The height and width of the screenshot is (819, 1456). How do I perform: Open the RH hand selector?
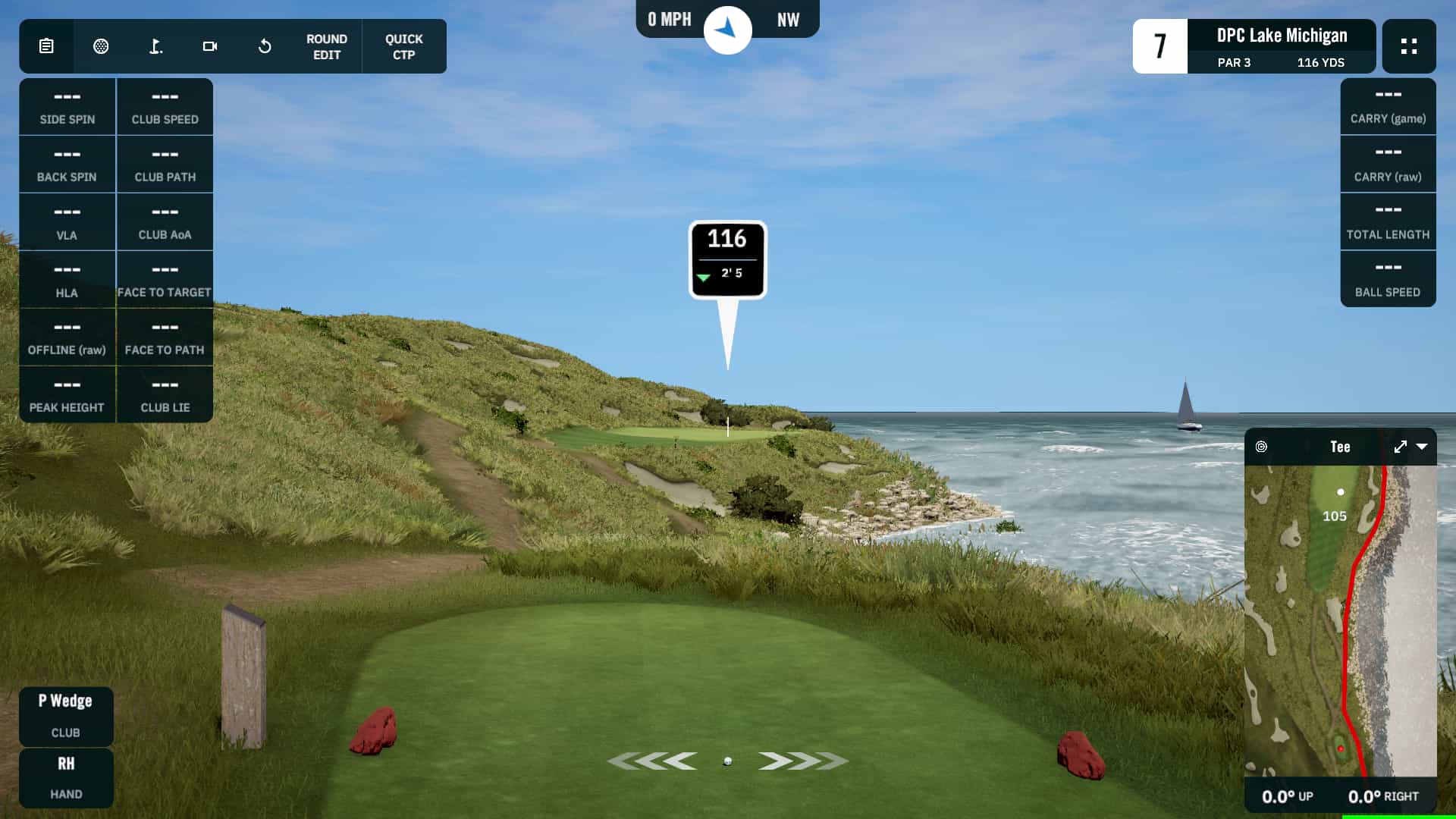point(66,778)
